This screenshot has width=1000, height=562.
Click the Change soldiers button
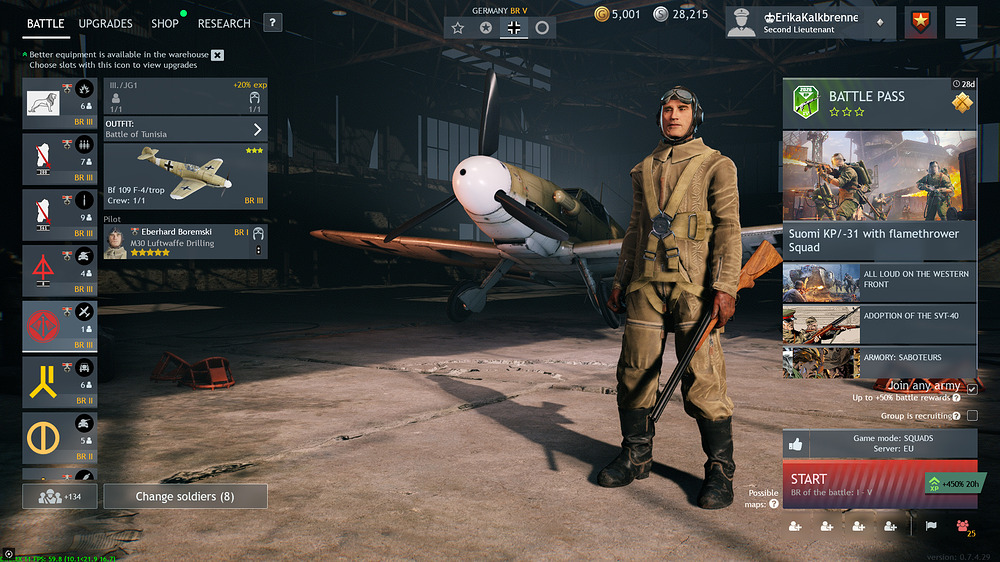pos(185,496)
